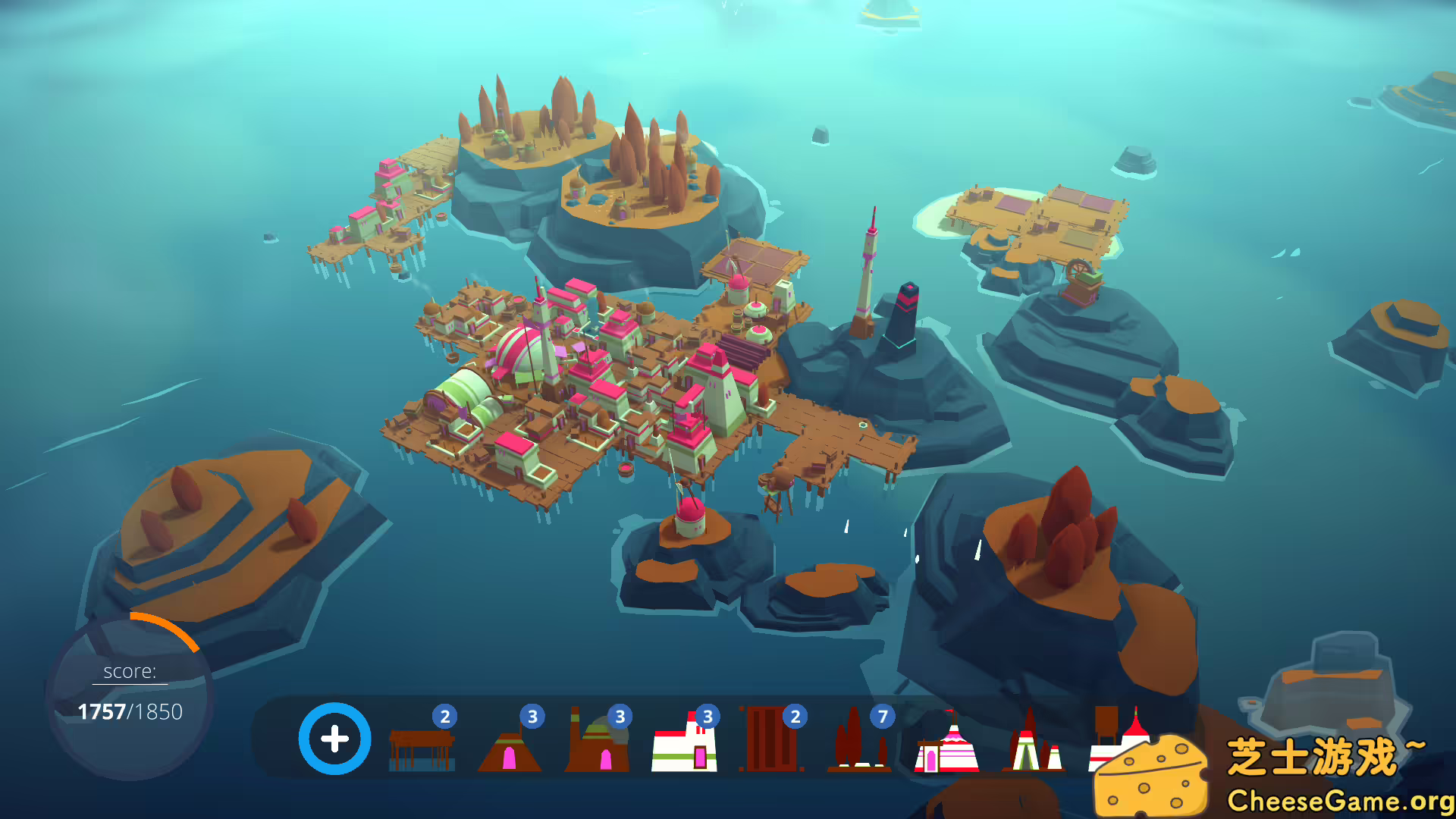The height and width of the screenshot is (819, 1456).
Task: Pick the pink striped circus tent building
Action: click(946, 745)
